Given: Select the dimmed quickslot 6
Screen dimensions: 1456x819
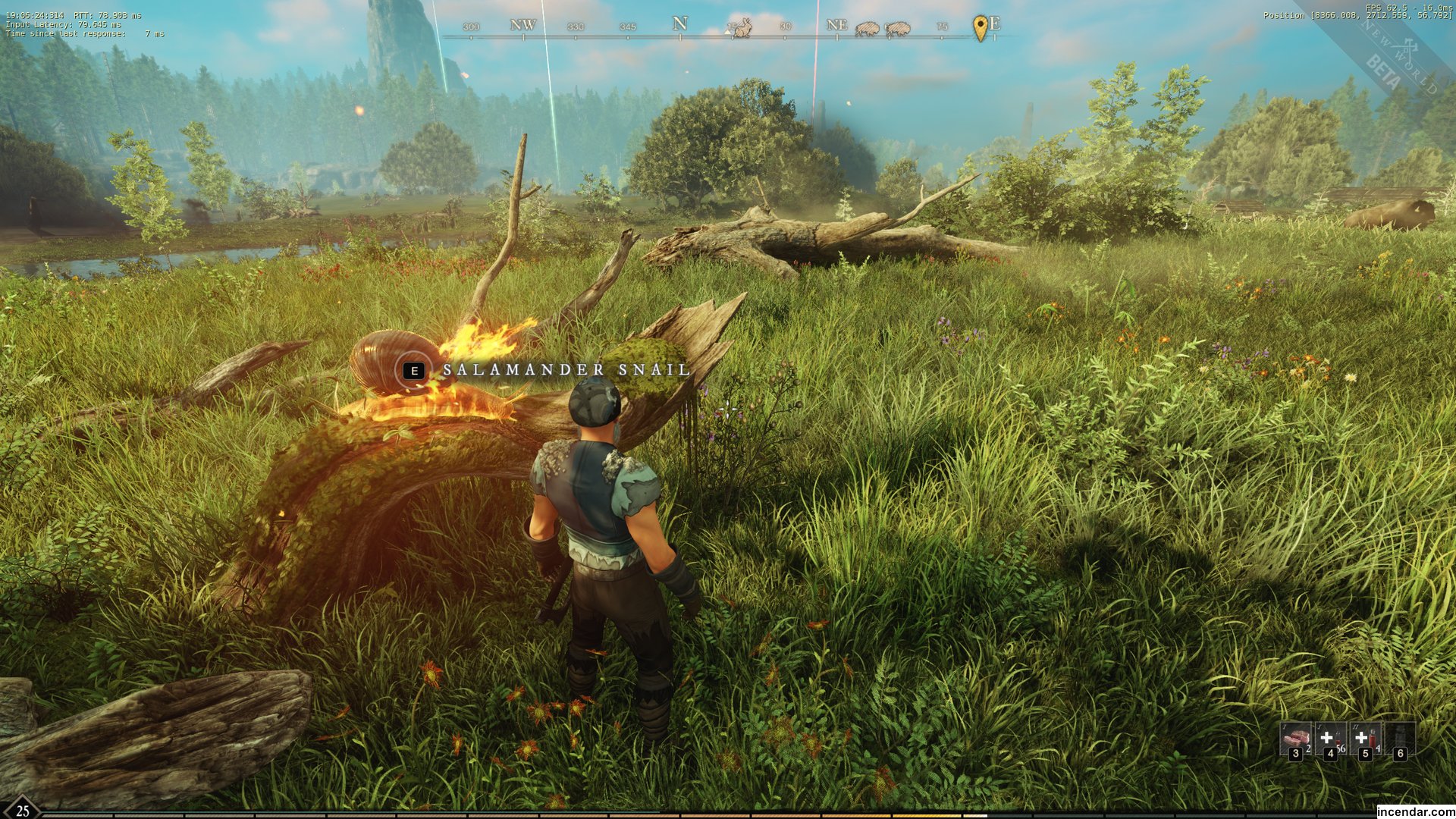Looking at the screenshot, I should coord(1399,738).
